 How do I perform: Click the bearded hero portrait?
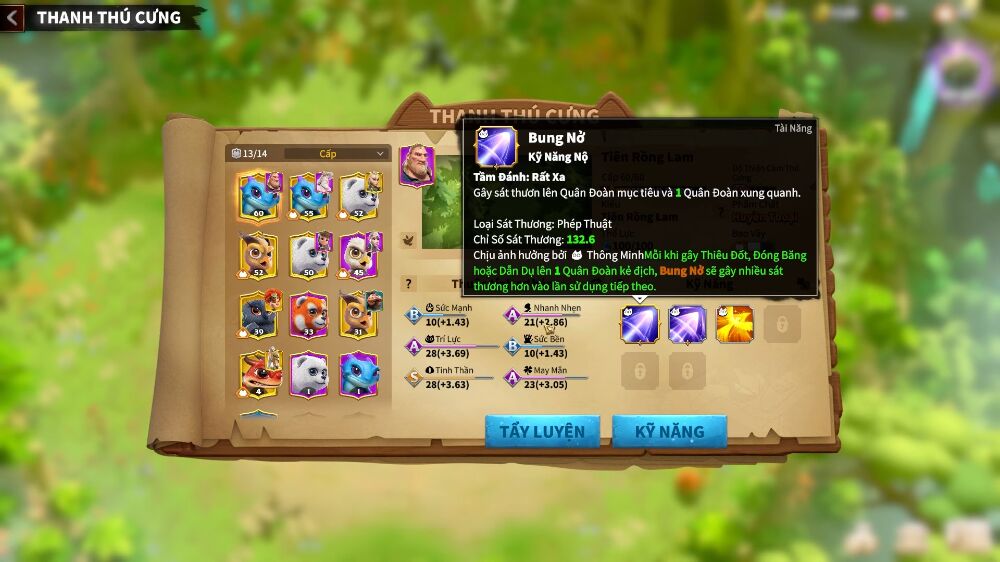click(416, 165)
